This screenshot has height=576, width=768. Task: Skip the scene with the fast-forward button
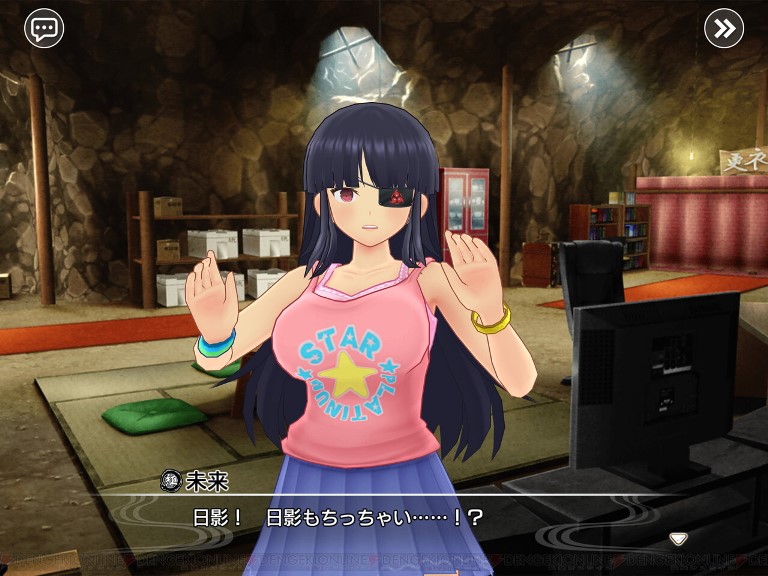click(x=724, y=28)
